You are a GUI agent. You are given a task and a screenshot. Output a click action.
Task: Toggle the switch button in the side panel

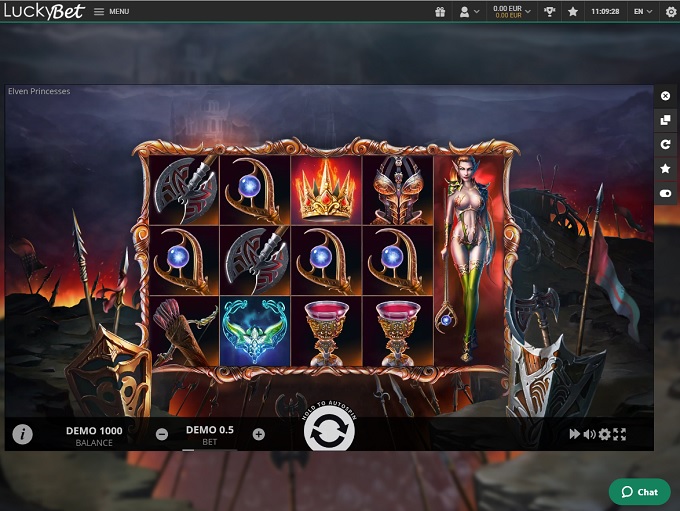tap(666, 193)
